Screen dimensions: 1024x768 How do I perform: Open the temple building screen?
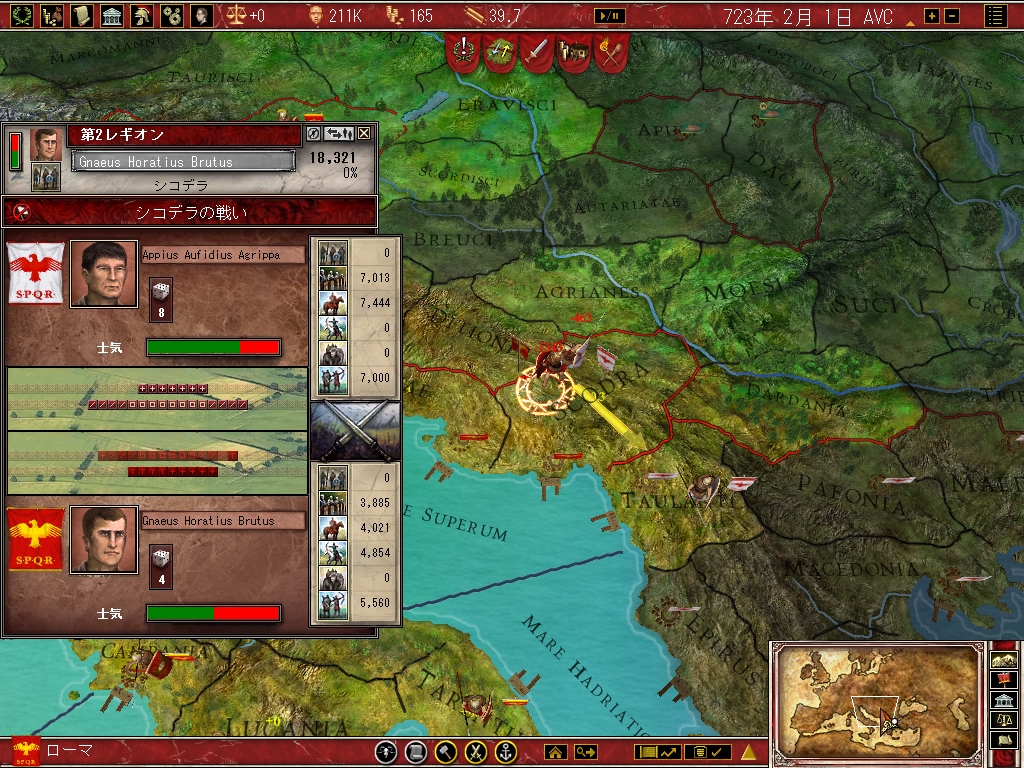coord(112,15)
